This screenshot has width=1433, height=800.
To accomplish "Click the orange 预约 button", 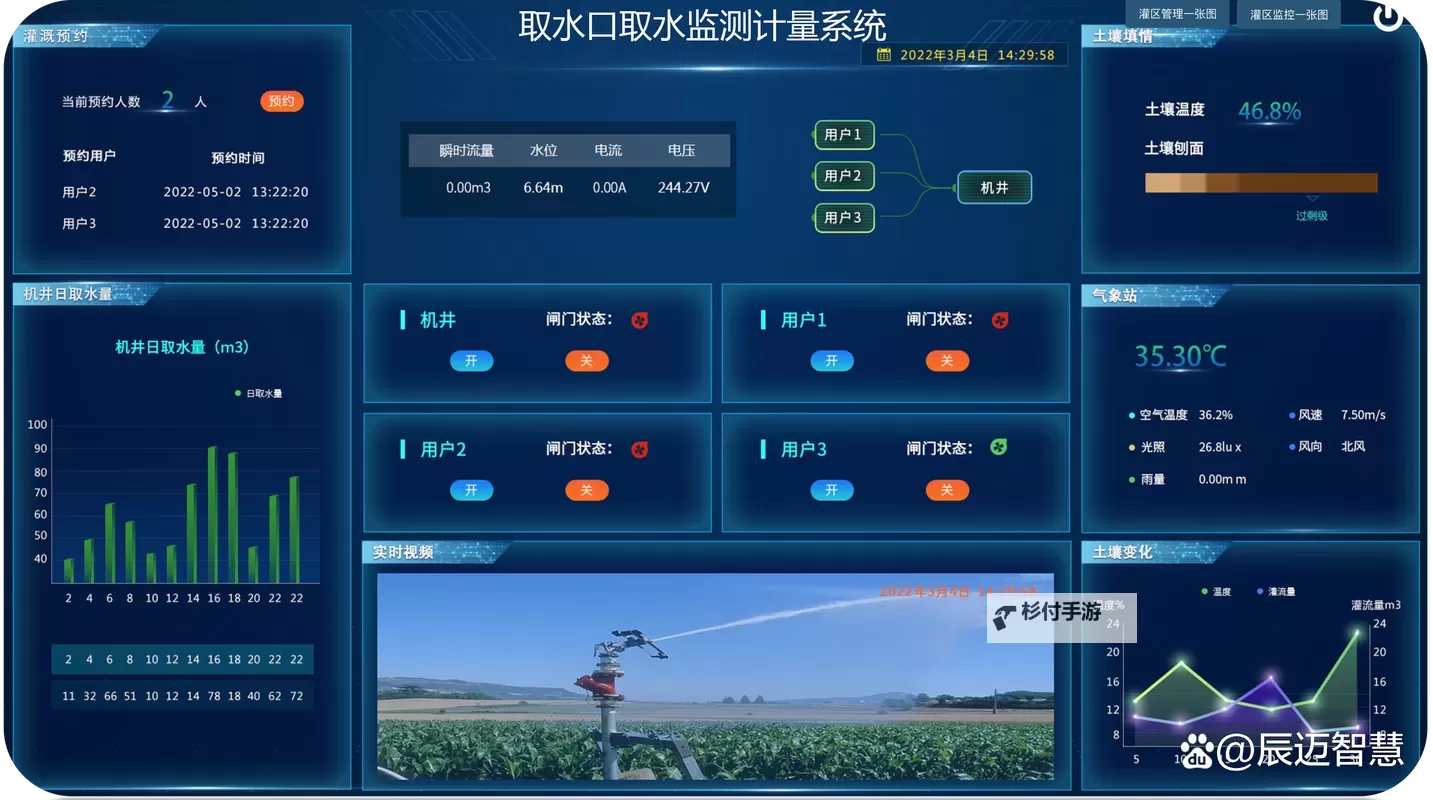I will point(281,100).
